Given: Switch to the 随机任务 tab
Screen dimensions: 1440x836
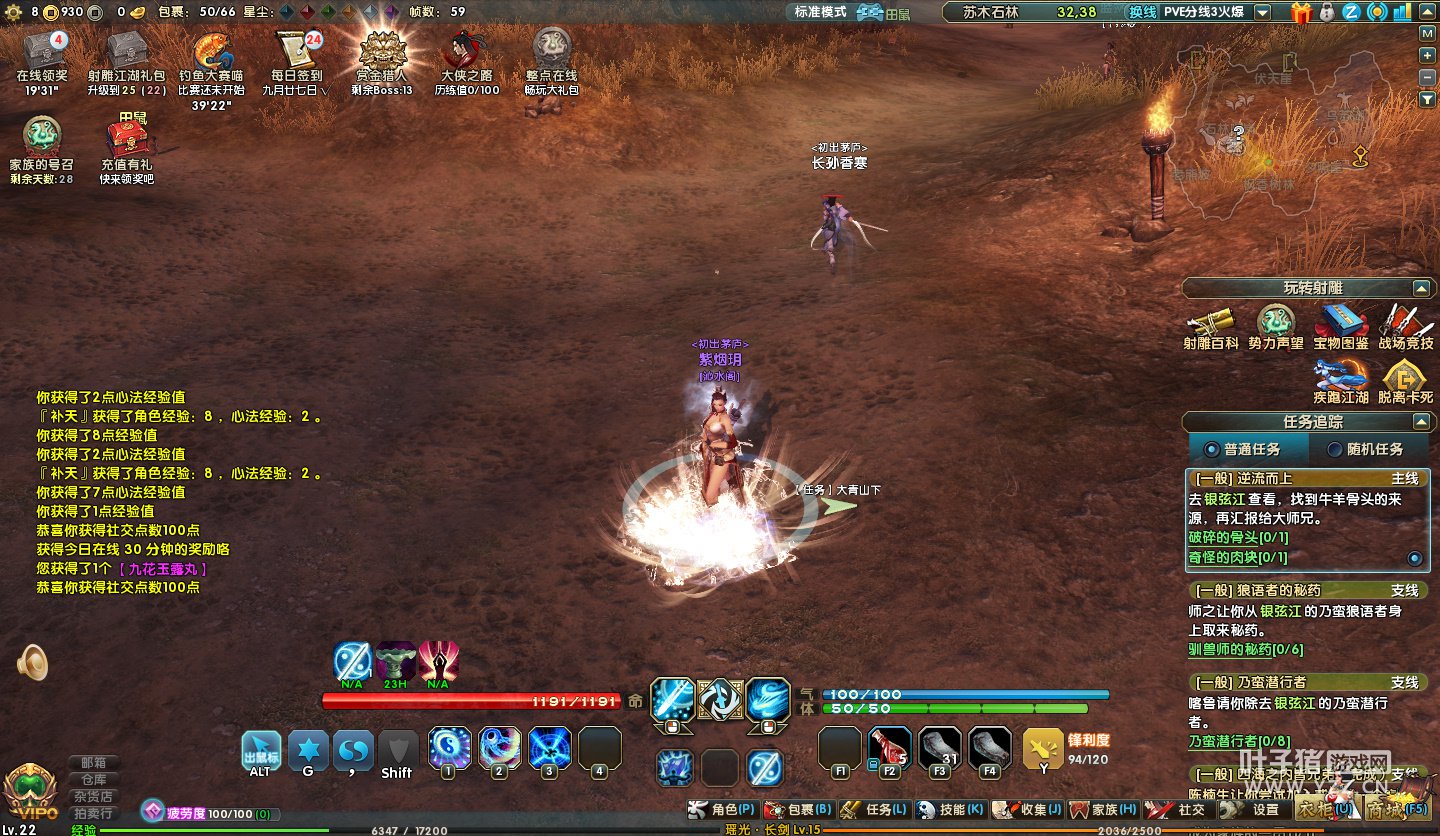Looking at the screenshot, I should pos(1366,449).
